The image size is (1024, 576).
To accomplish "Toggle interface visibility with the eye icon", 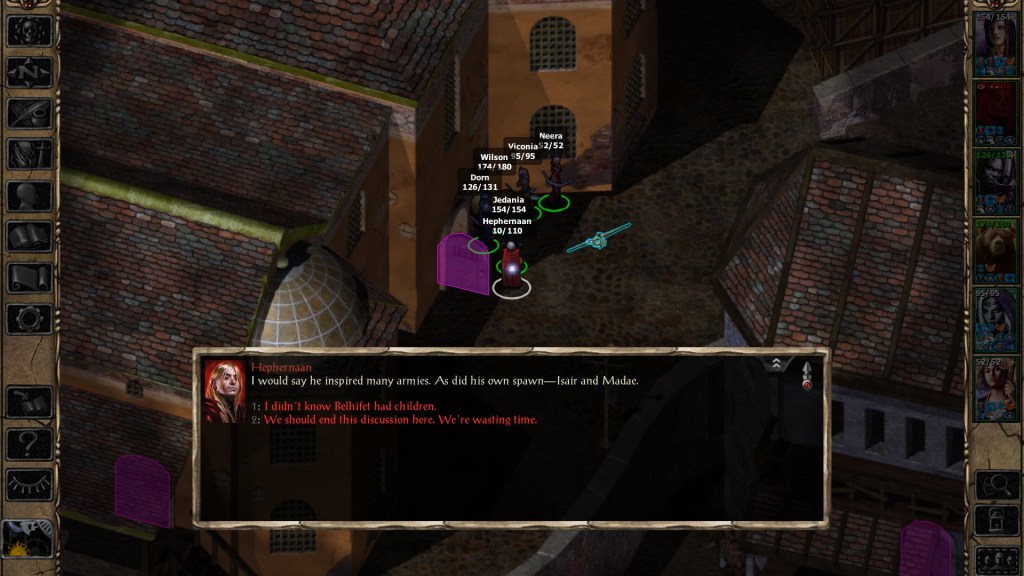I will (x=29, y=484).
